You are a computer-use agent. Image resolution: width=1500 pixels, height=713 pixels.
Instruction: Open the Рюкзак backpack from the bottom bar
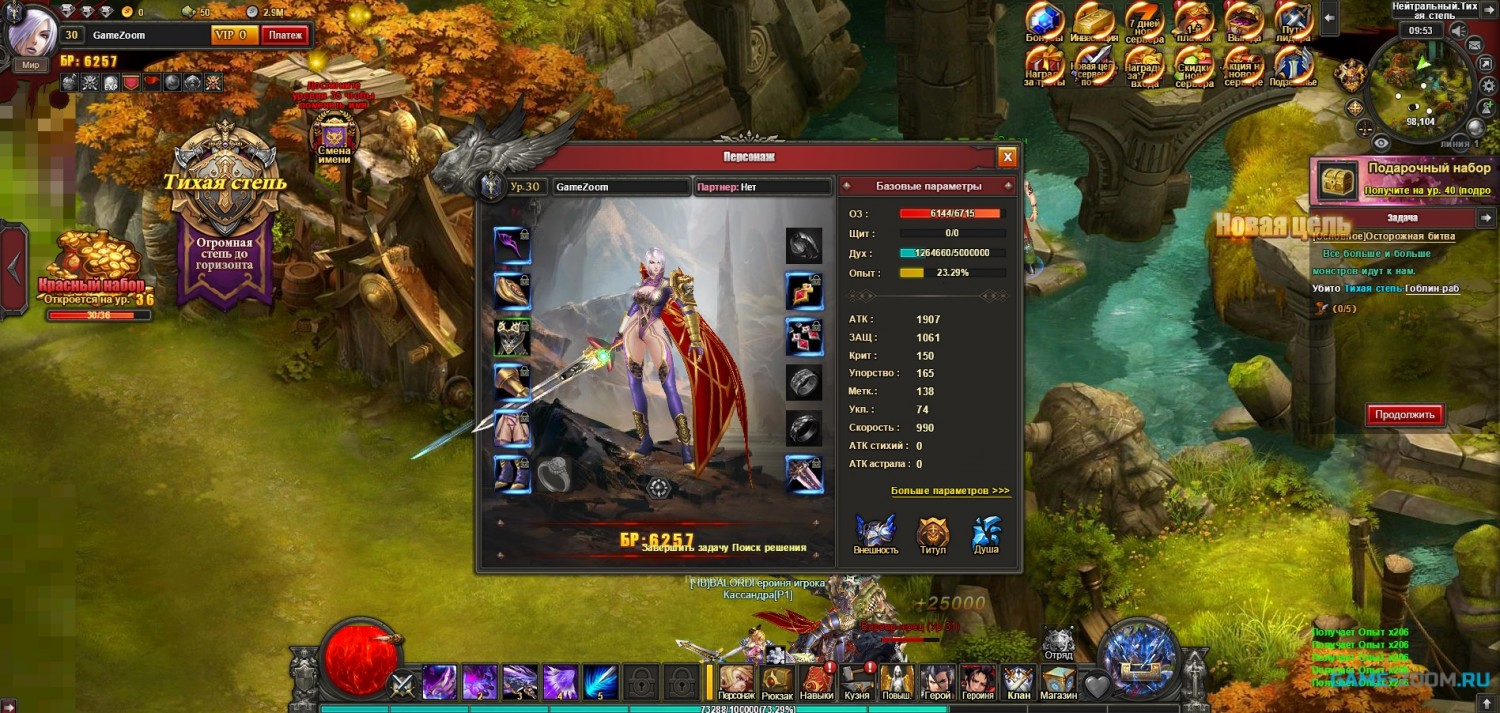click(777, 681)
